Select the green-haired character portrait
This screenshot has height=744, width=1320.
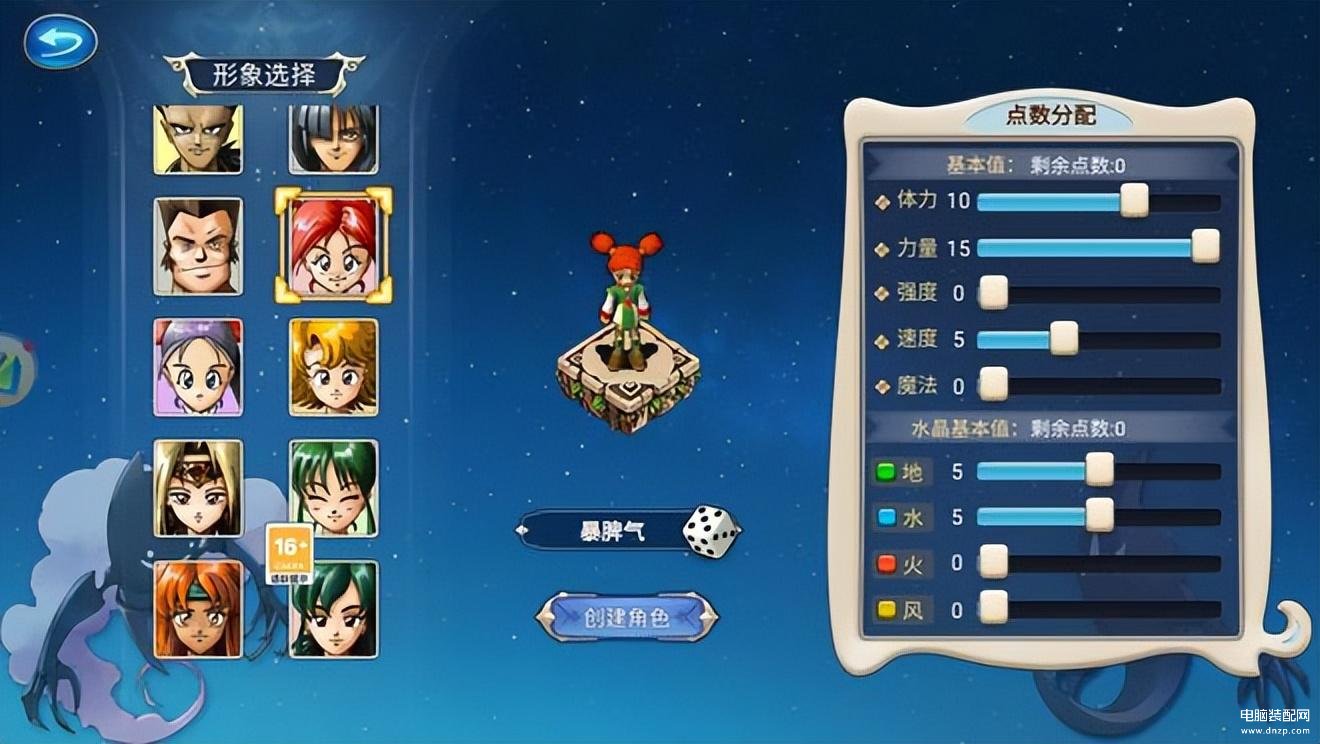[335, 489]
